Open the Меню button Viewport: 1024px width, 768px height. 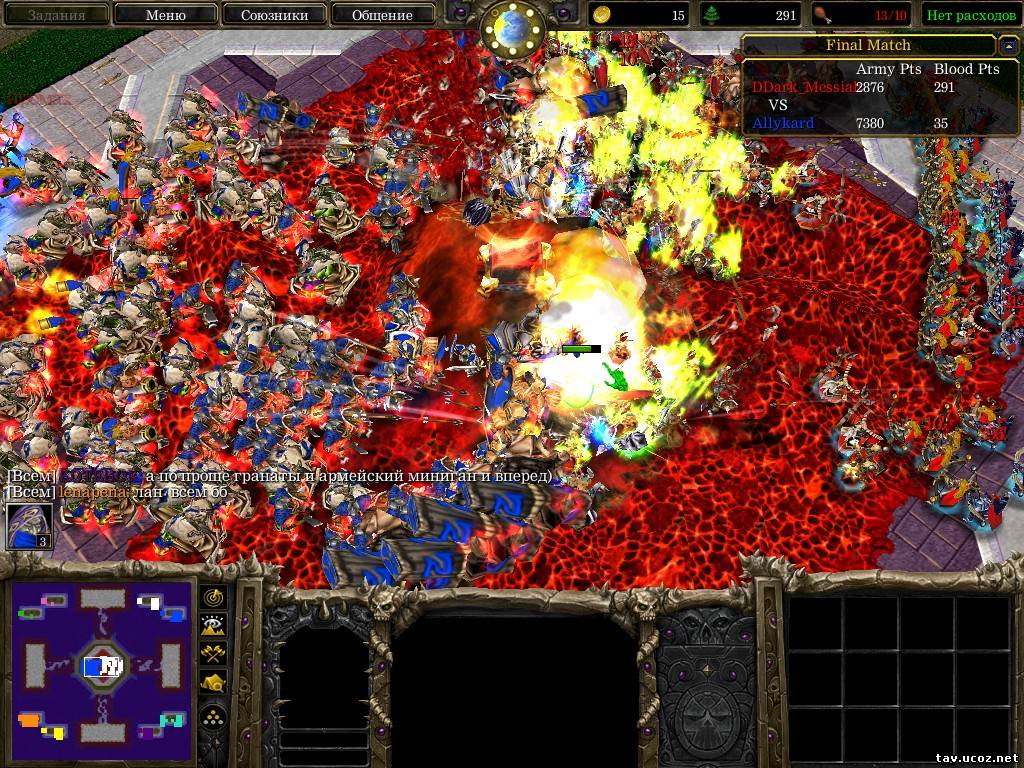point(165,15)
